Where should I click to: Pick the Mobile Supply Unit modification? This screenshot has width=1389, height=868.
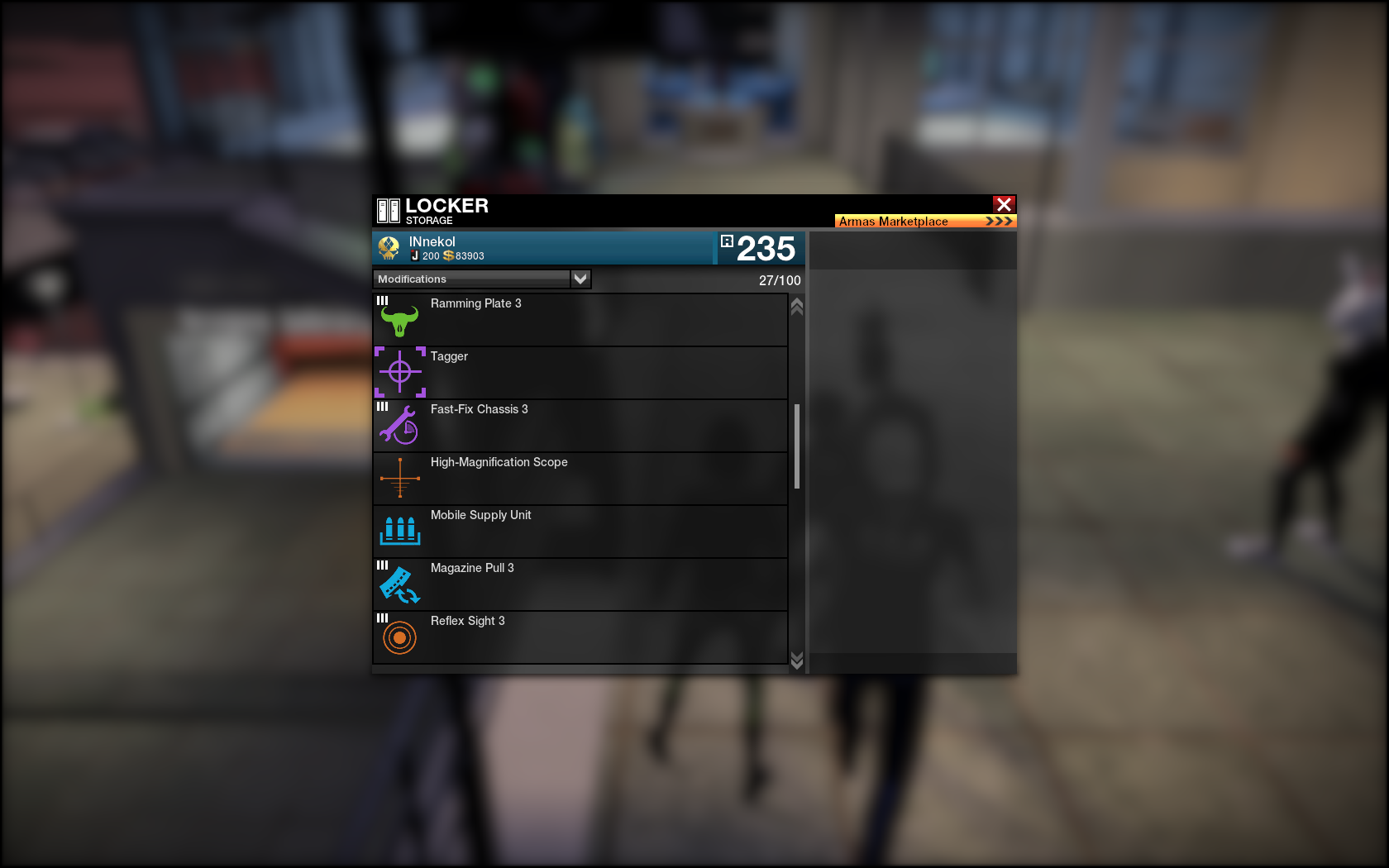click(x=580, y=532)
